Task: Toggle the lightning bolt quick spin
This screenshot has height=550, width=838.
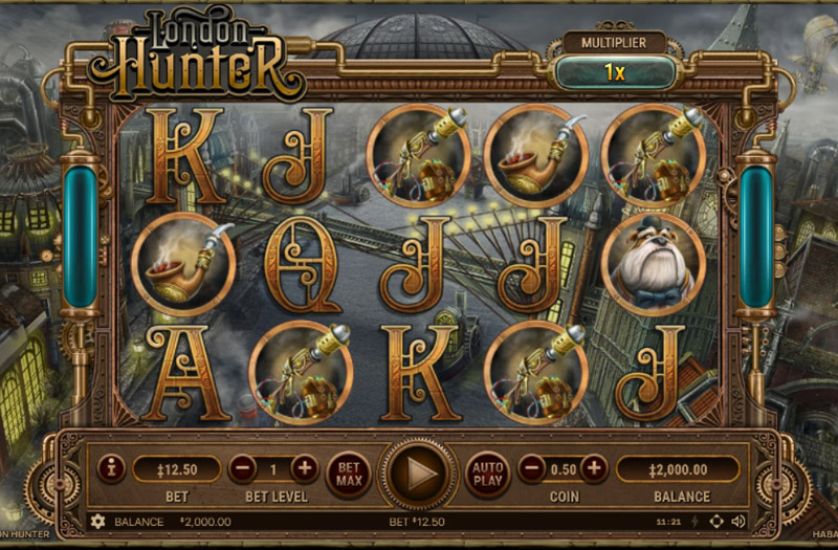Action: [695, 521]
